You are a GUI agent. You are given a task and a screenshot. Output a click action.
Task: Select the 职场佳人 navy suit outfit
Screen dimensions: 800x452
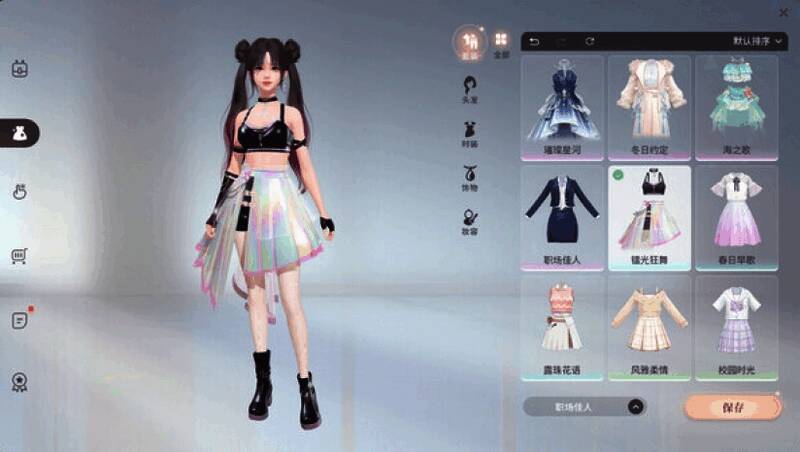[562, 217]
